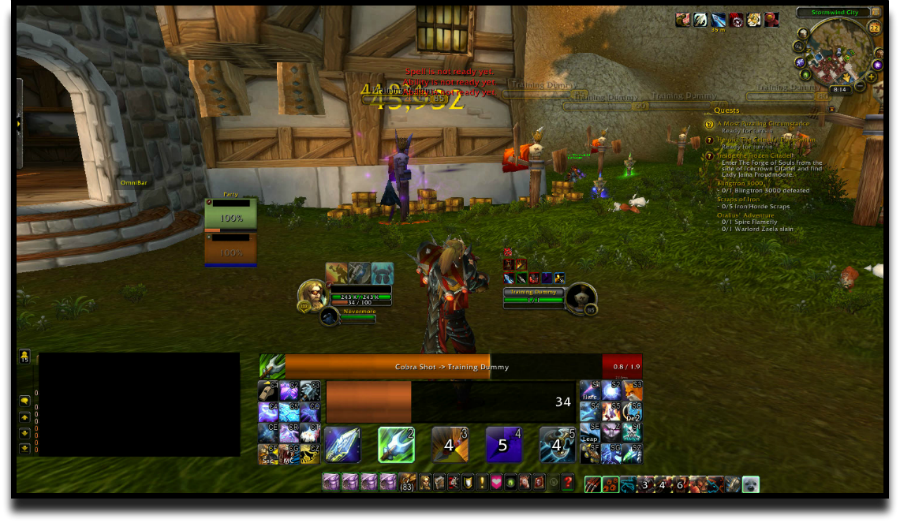Screen dimensions: 900x523
Task: Activate the blue crystal ability in slot 1
Action: click(x=342, y=444)
